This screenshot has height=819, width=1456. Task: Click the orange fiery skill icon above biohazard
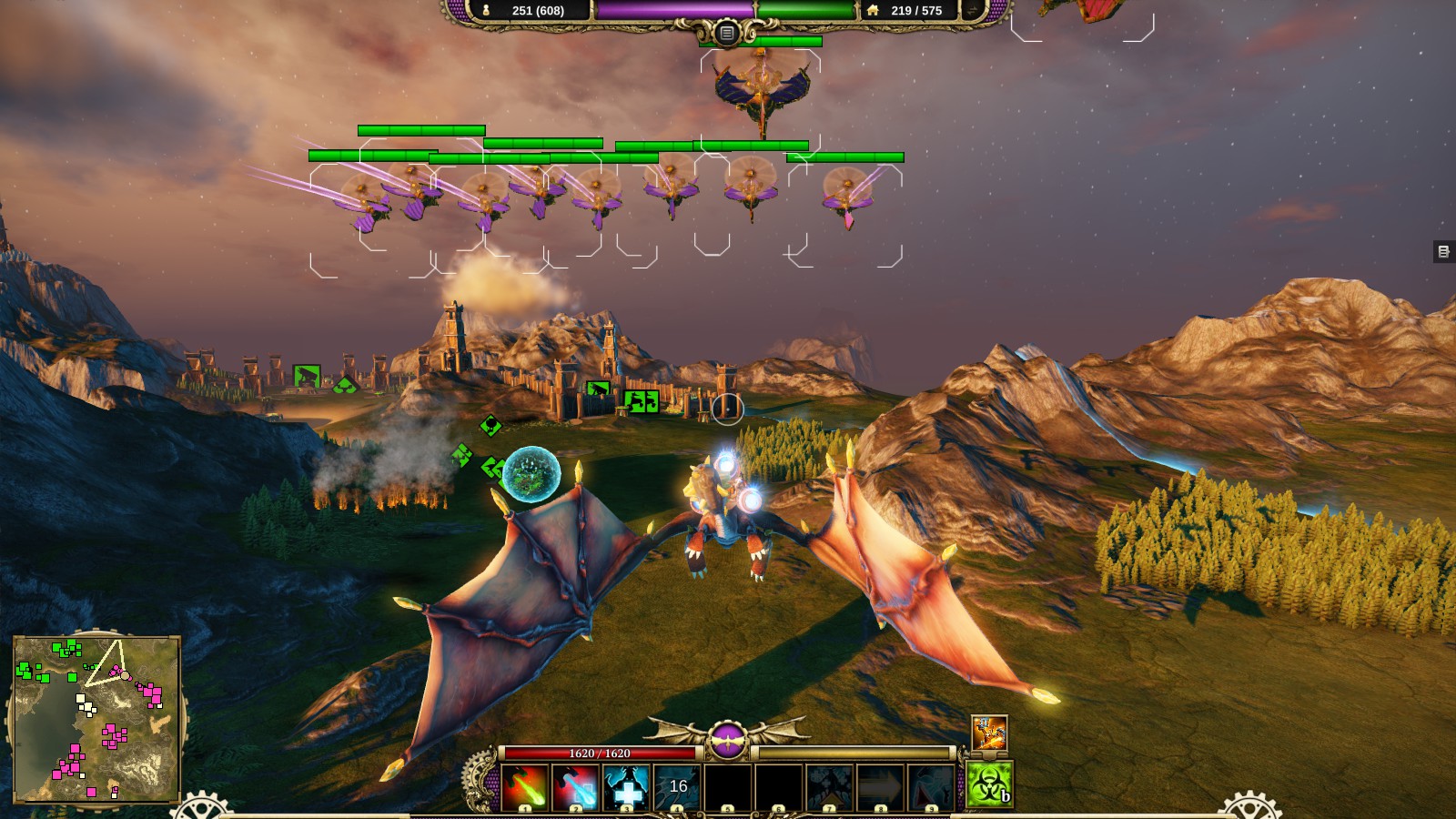coord(989,733)
